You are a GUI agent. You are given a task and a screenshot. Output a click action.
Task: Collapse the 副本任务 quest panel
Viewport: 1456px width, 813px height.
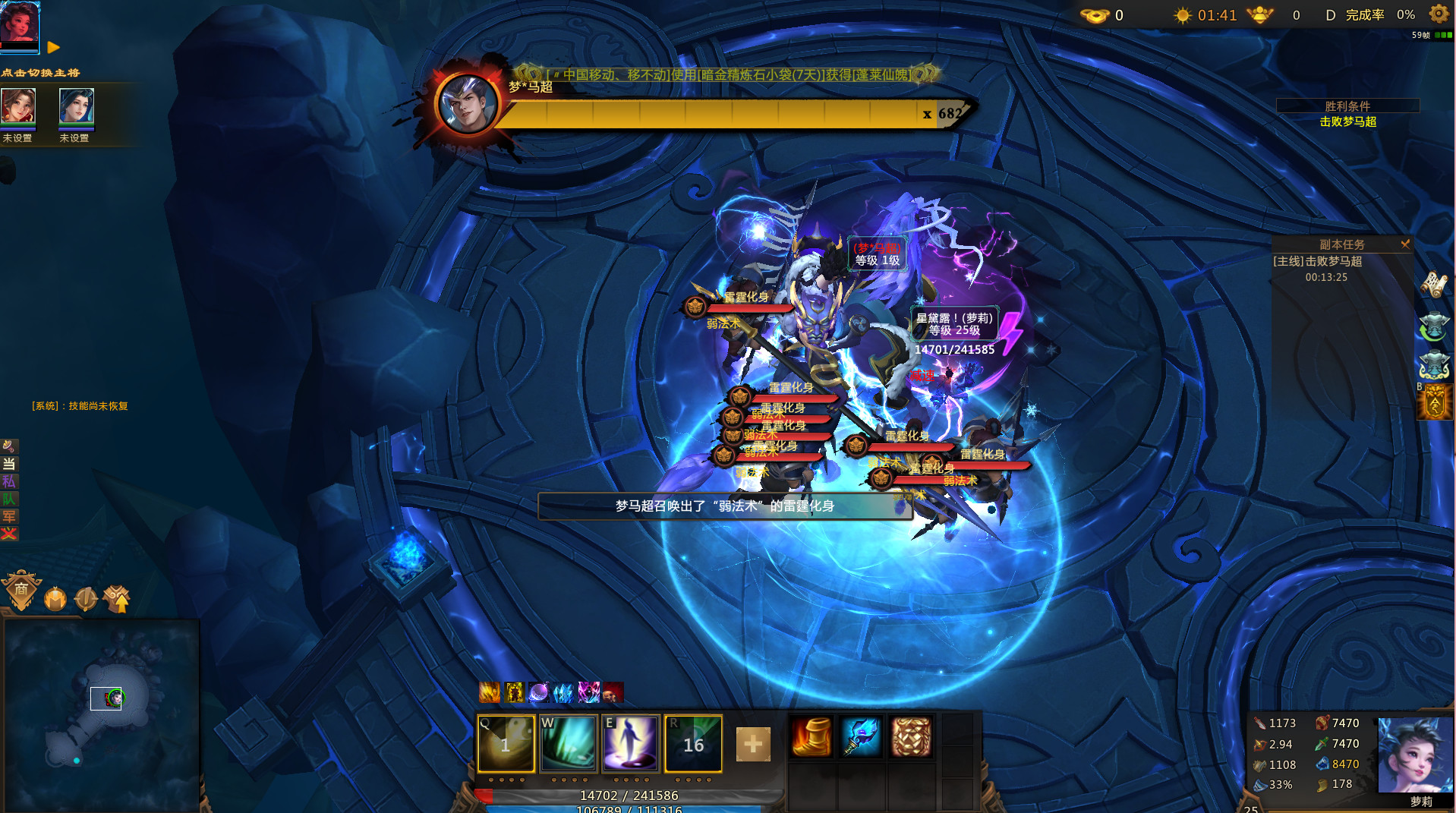pyautogui.click(x=1406, y=244)
